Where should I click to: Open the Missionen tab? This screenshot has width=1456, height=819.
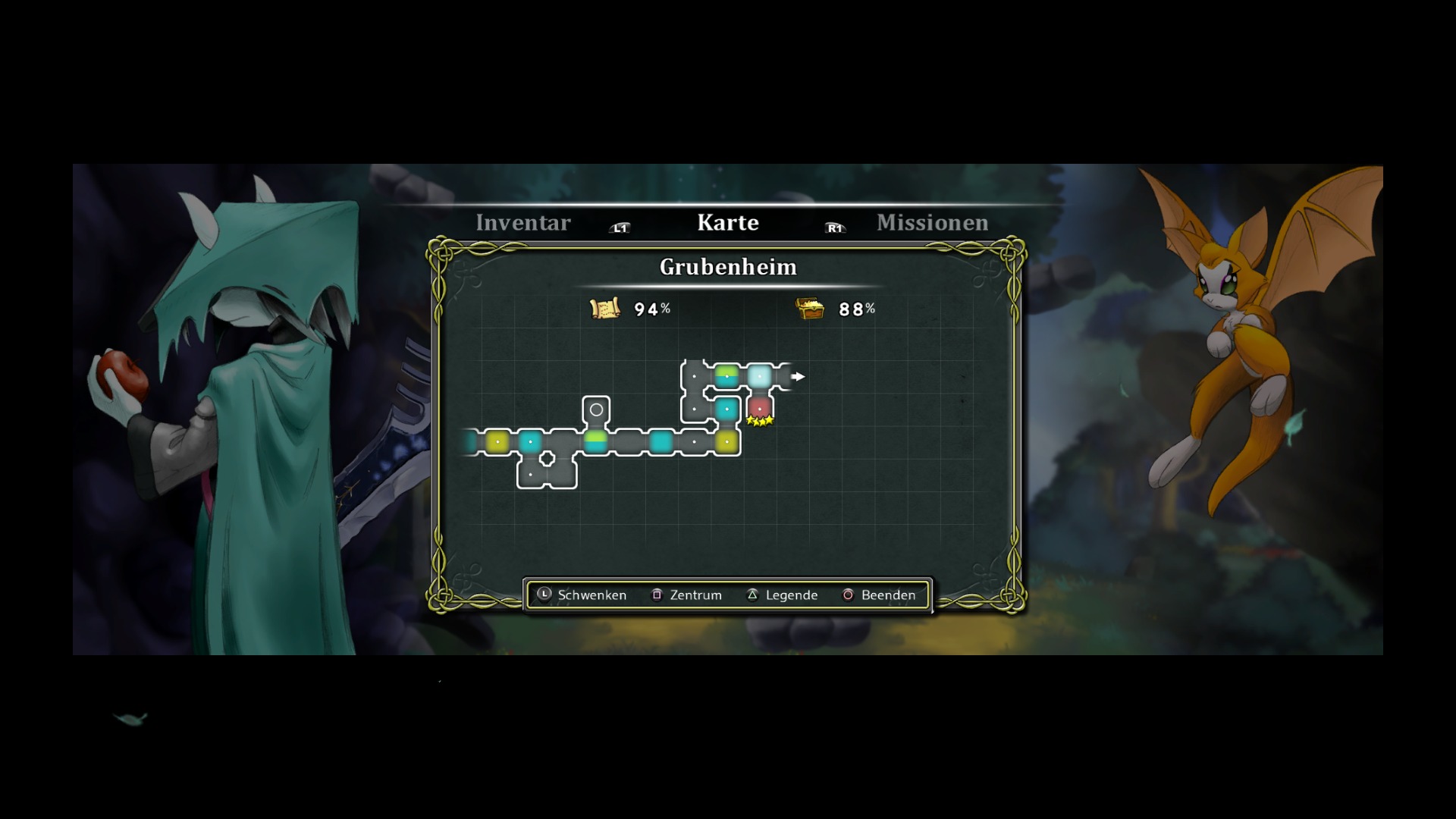(932, 223)
